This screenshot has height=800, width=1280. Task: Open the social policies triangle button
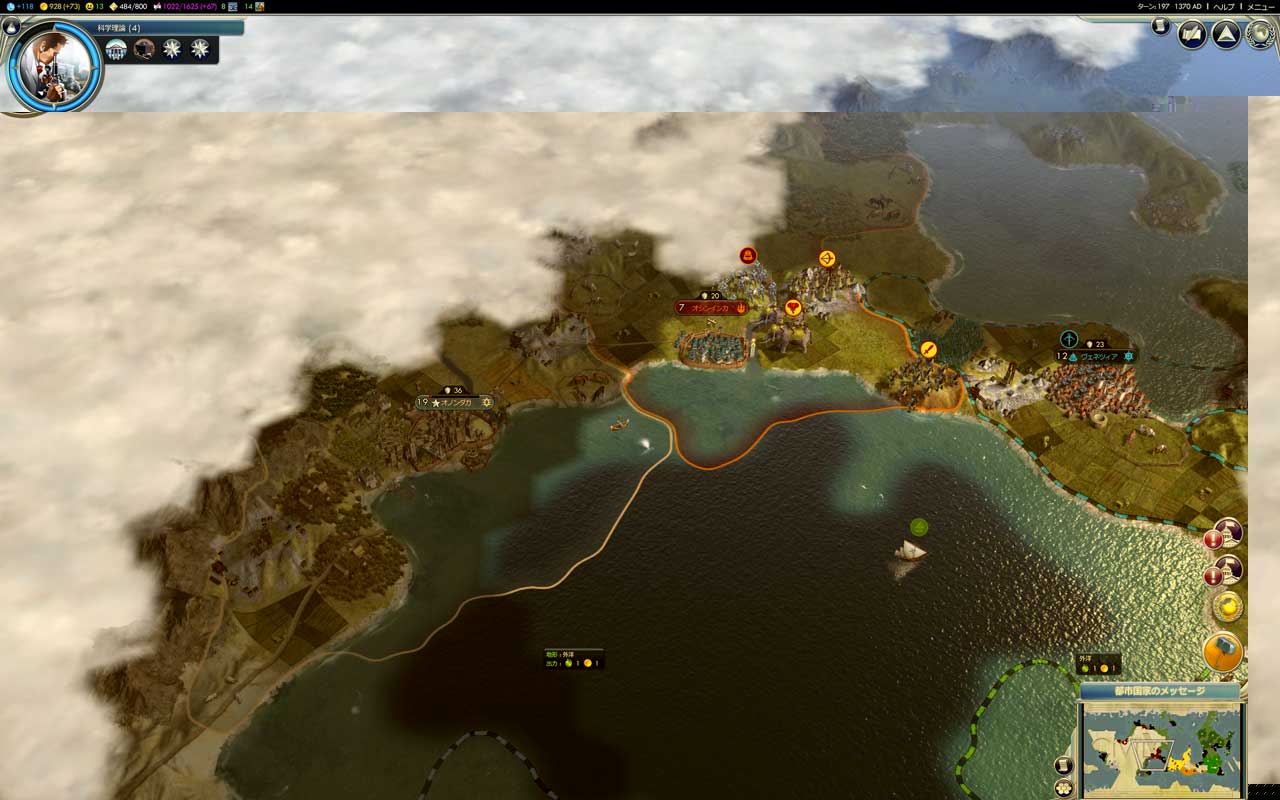(1226, 35)
